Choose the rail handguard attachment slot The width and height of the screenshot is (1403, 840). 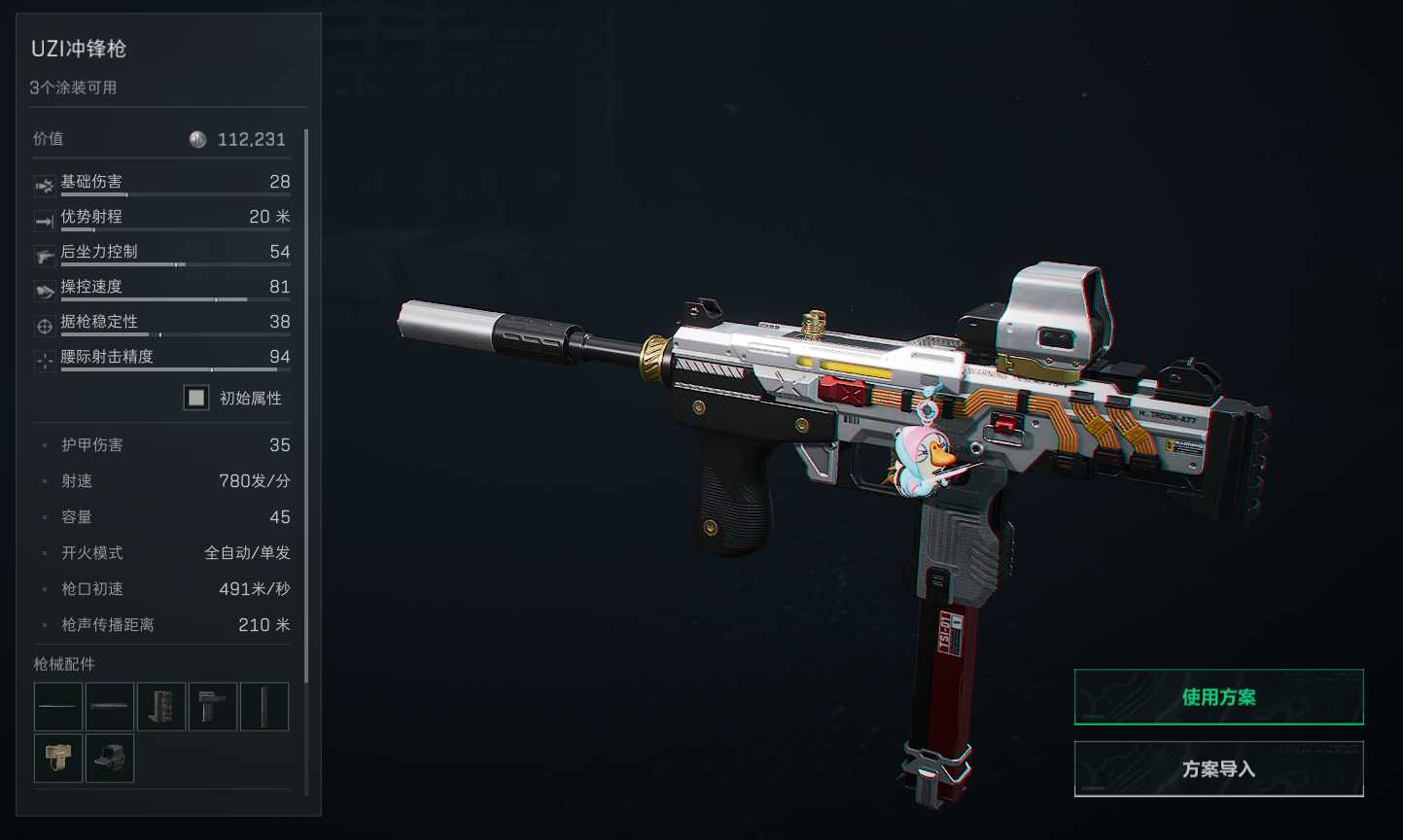[x=161, y=707]
